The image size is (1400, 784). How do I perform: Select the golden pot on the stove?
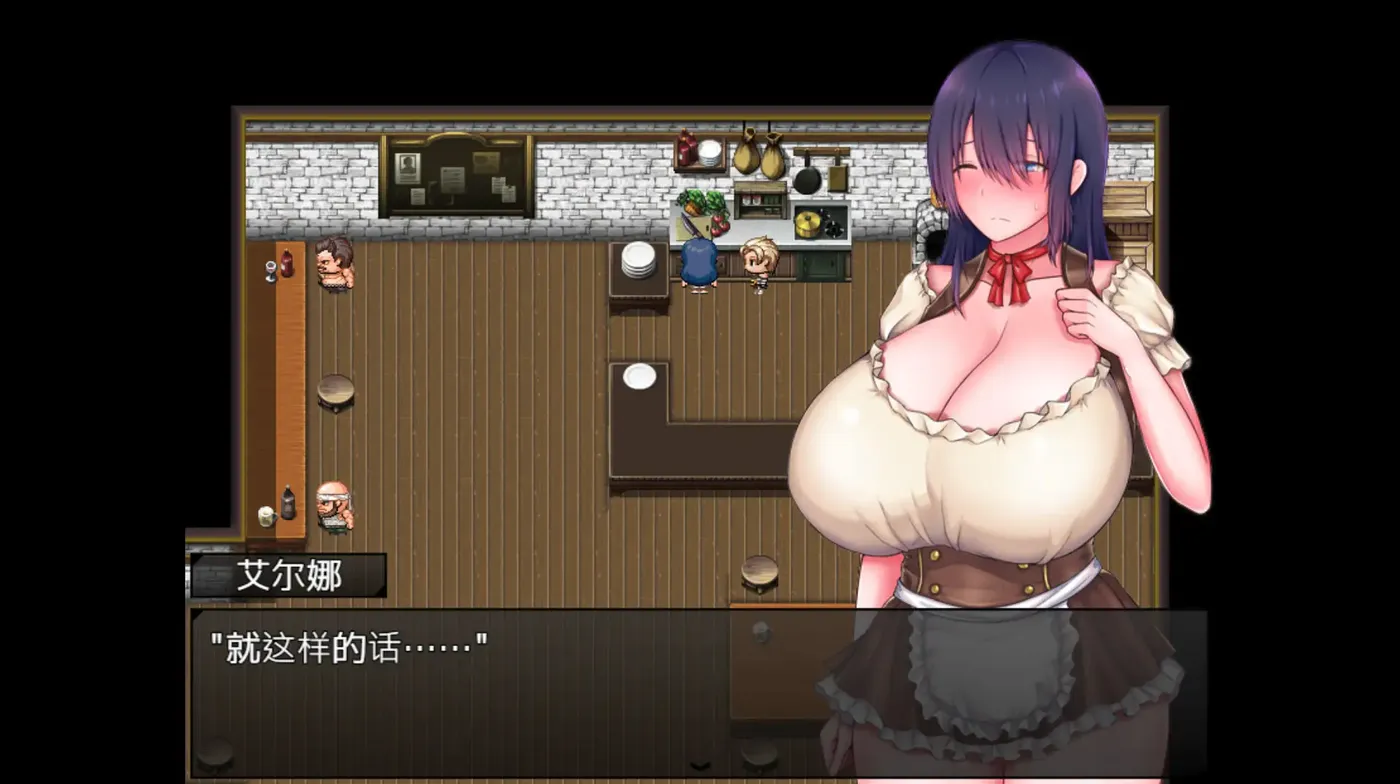point(808,222)
